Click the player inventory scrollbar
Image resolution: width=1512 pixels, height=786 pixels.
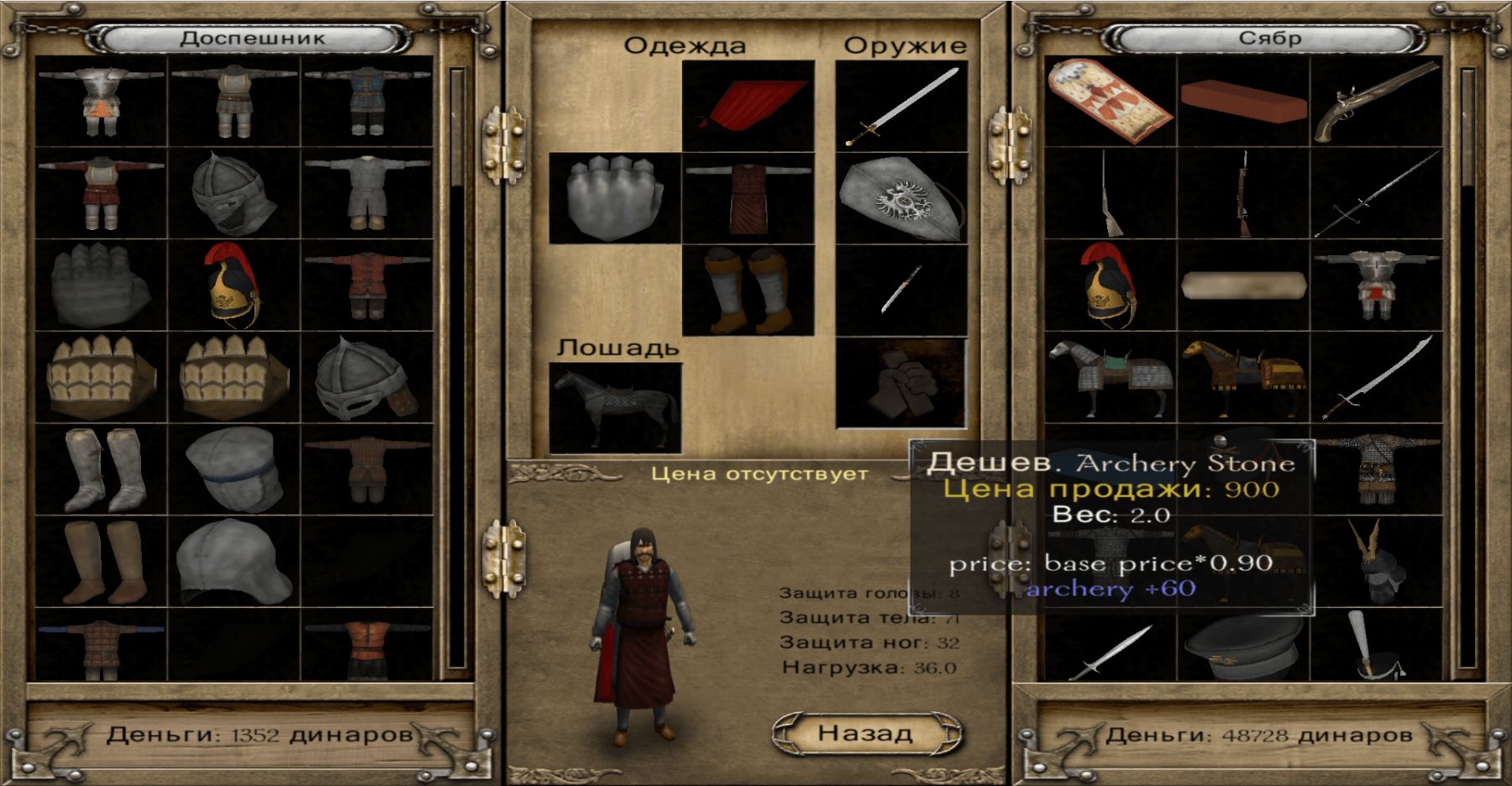(x=458, y=369)
